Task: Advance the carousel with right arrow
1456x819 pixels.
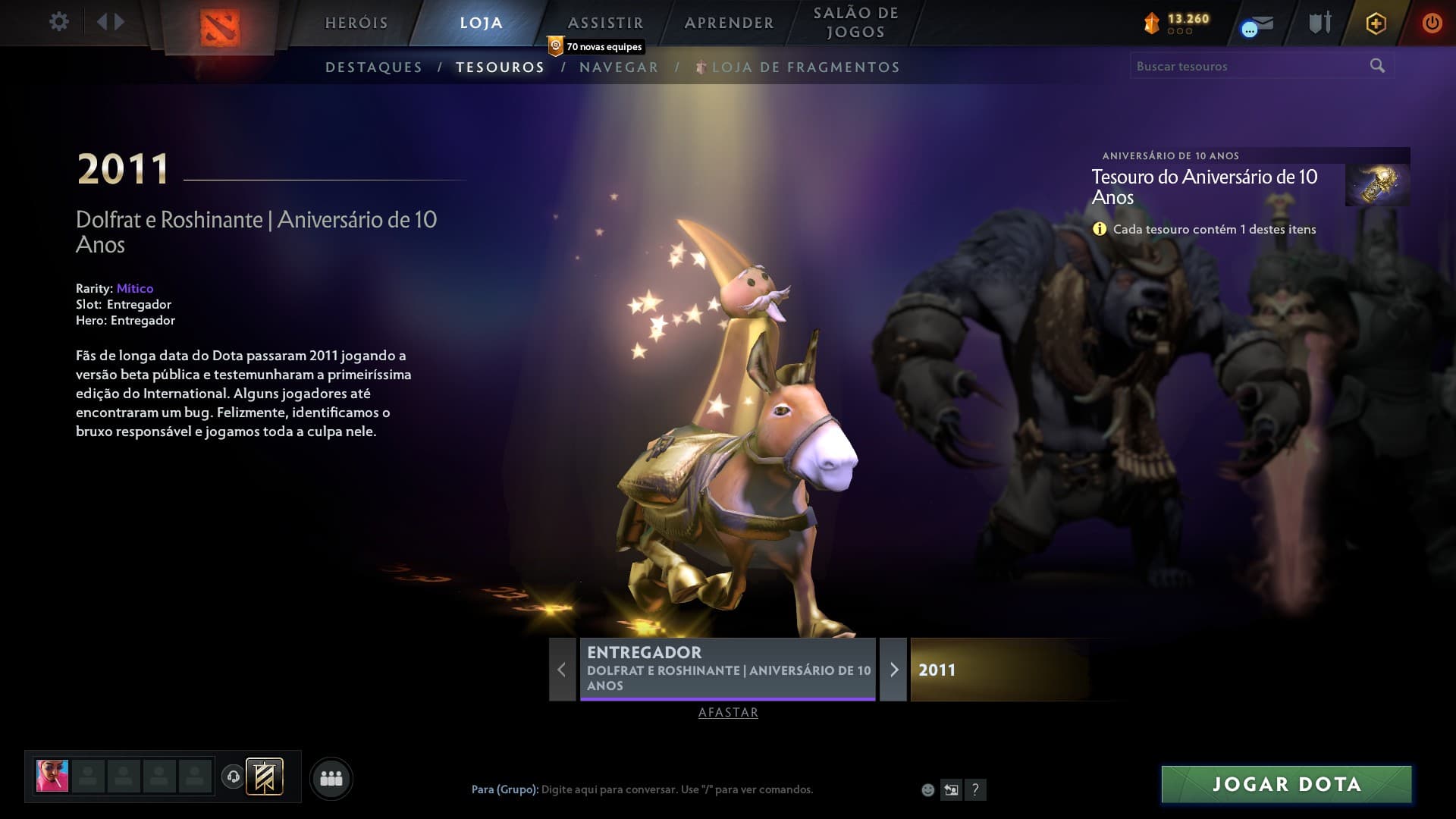Action: (895, 670)
